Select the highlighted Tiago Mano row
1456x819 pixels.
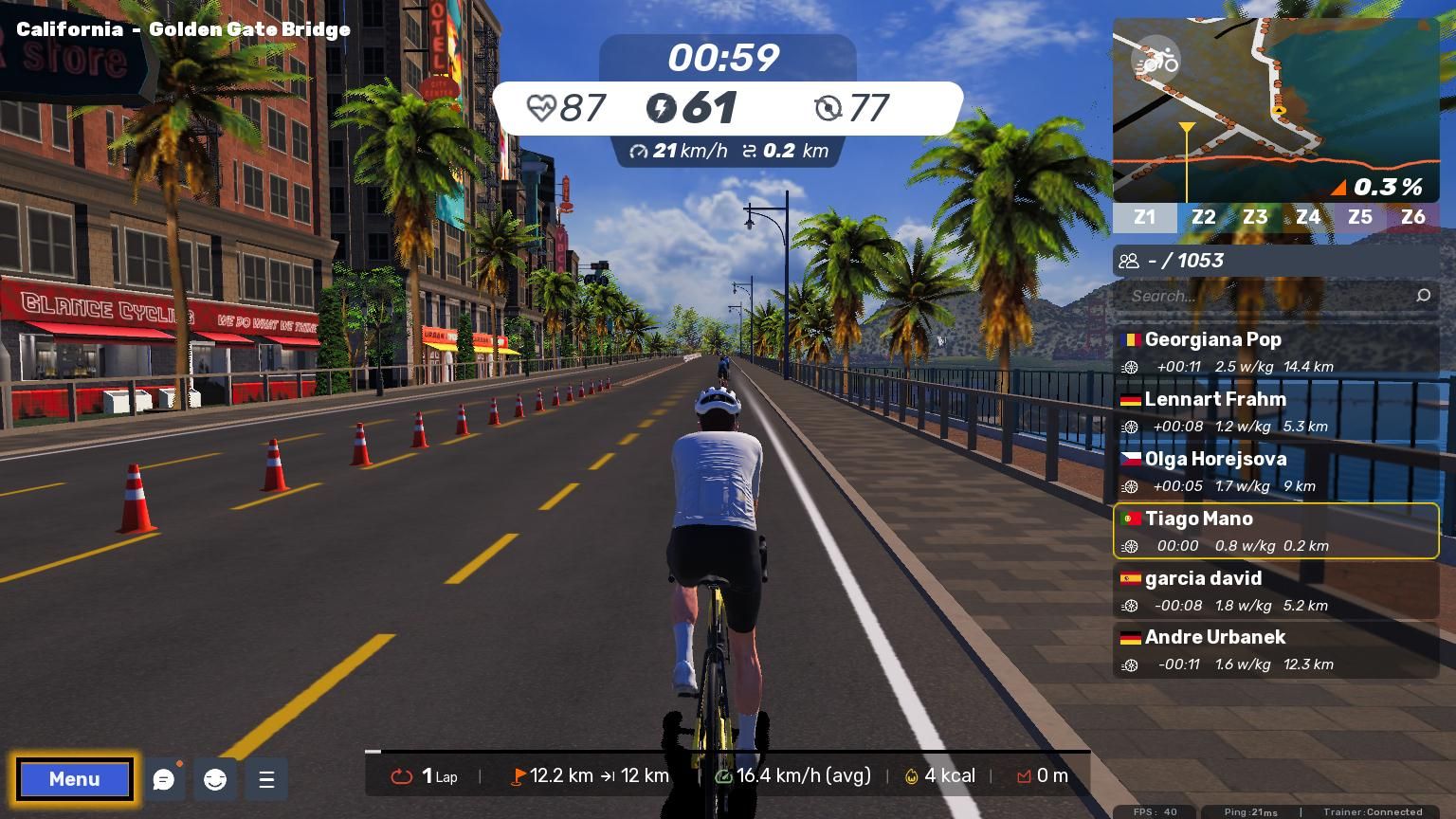(x=1276, y=530)
